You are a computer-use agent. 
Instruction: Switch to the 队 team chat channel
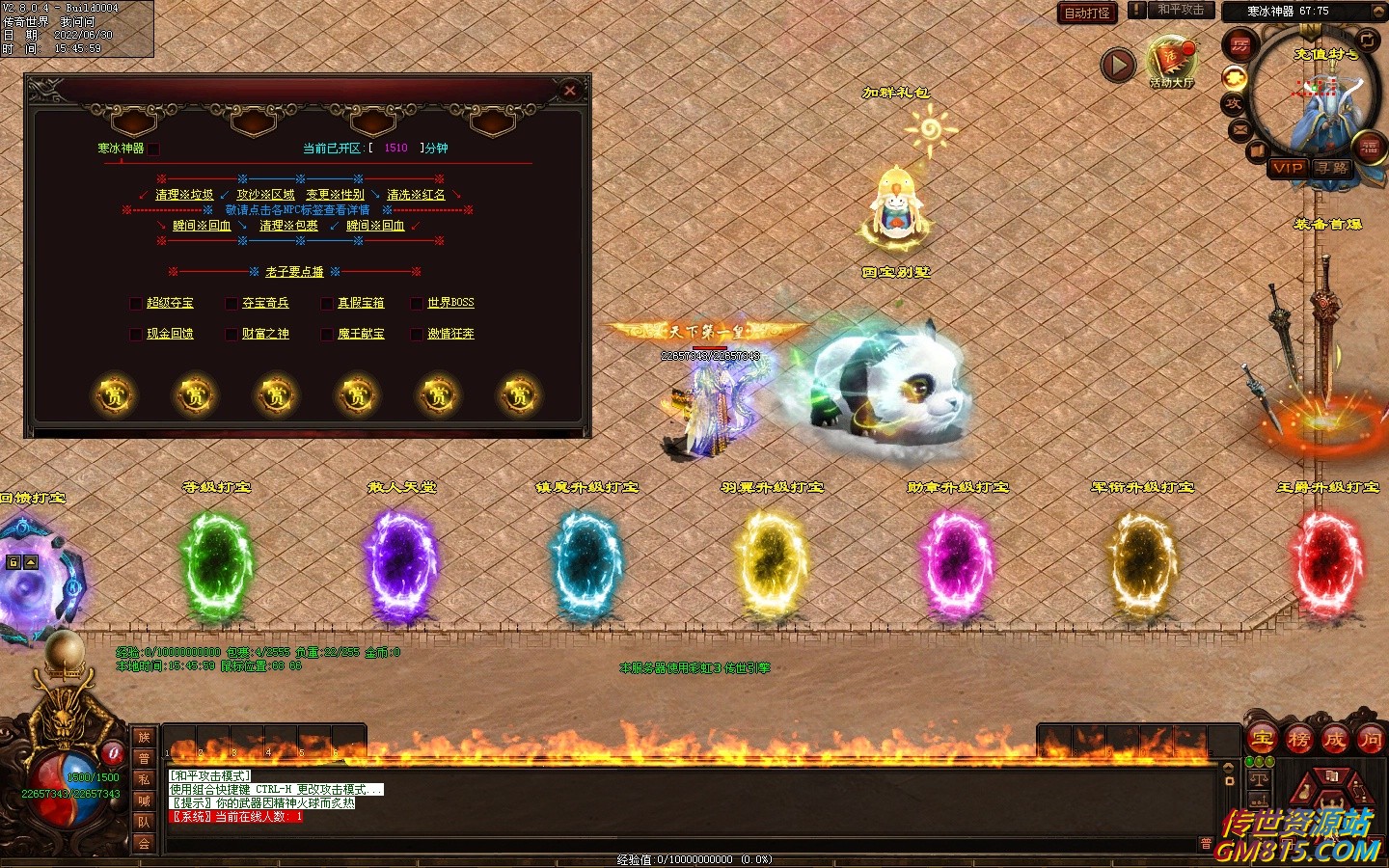144,822
